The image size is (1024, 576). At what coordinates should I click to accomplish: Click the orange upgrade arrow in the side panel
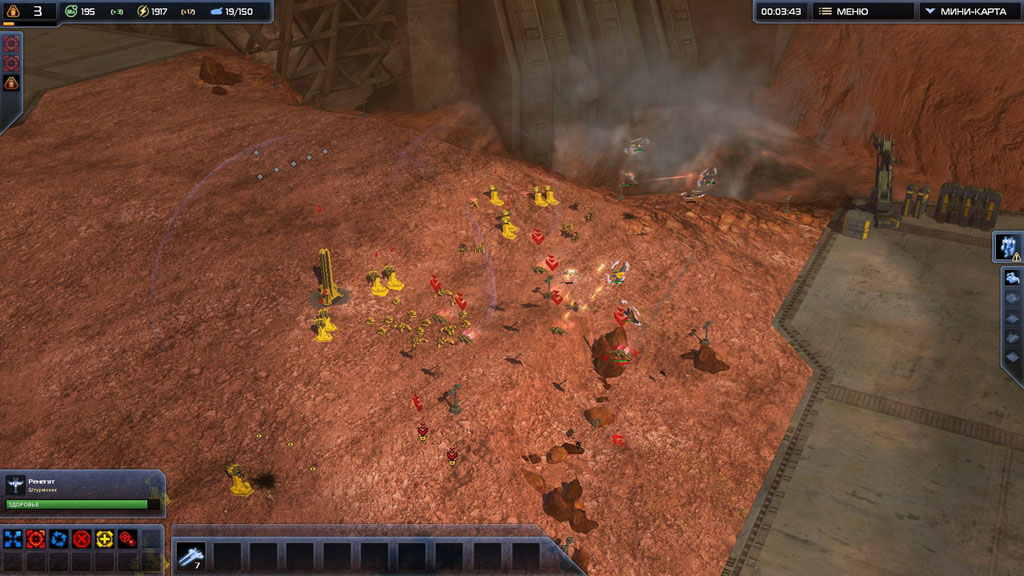point(11,84)
